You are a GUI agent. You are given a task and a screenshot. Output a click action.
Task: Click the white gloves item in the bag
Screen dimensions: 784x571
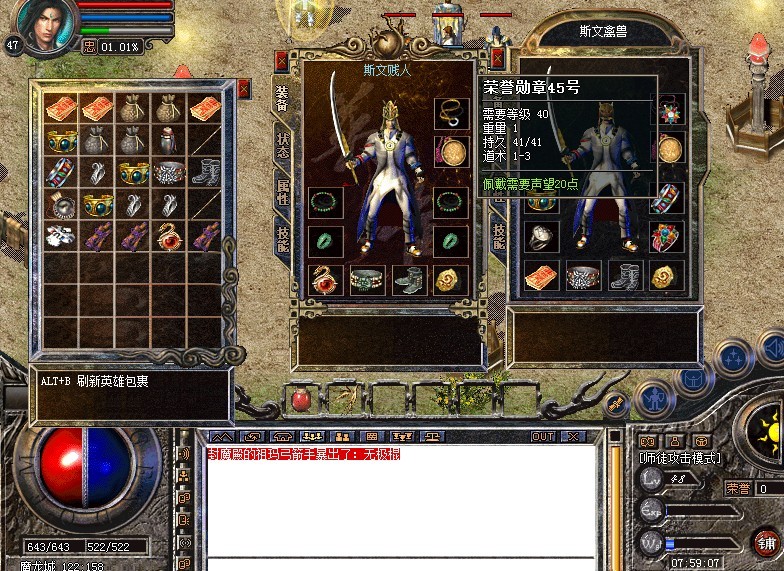61,237
